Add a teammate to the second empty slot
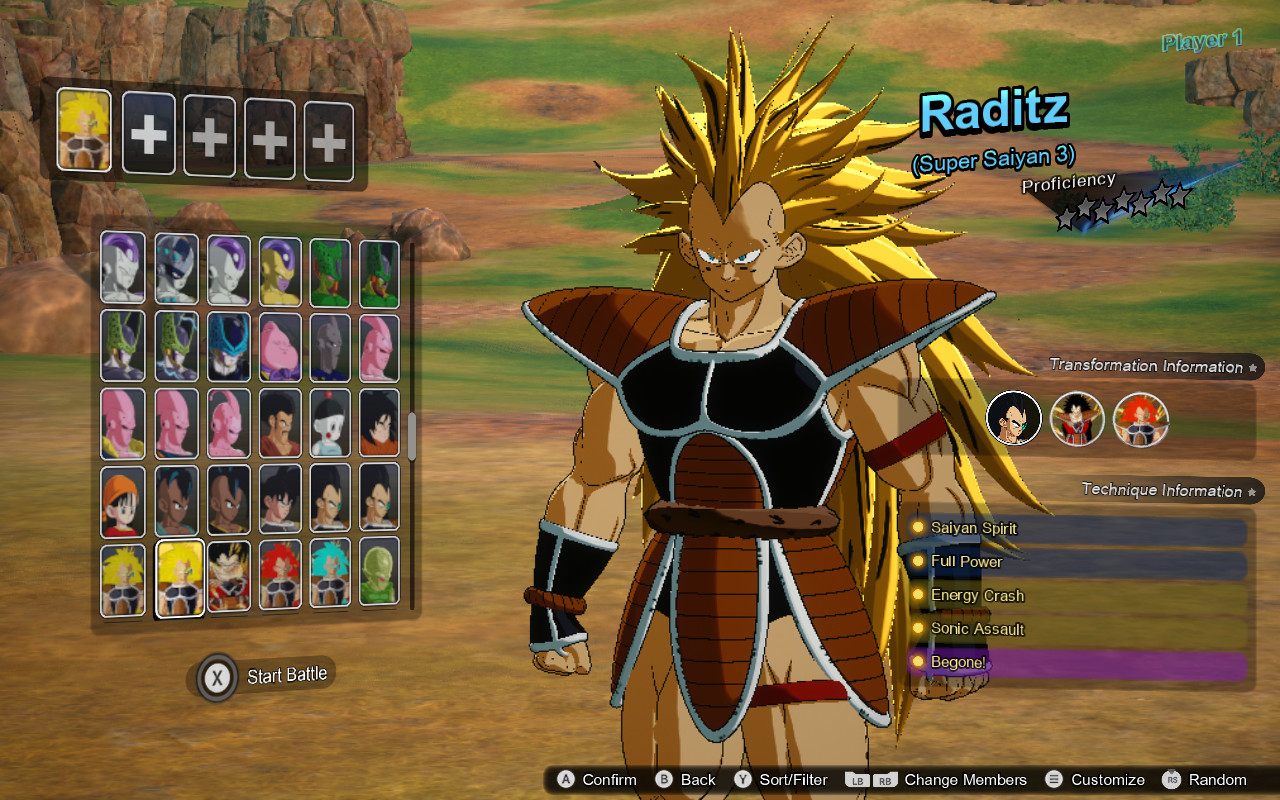1280x800 pixels. (148, 133)
